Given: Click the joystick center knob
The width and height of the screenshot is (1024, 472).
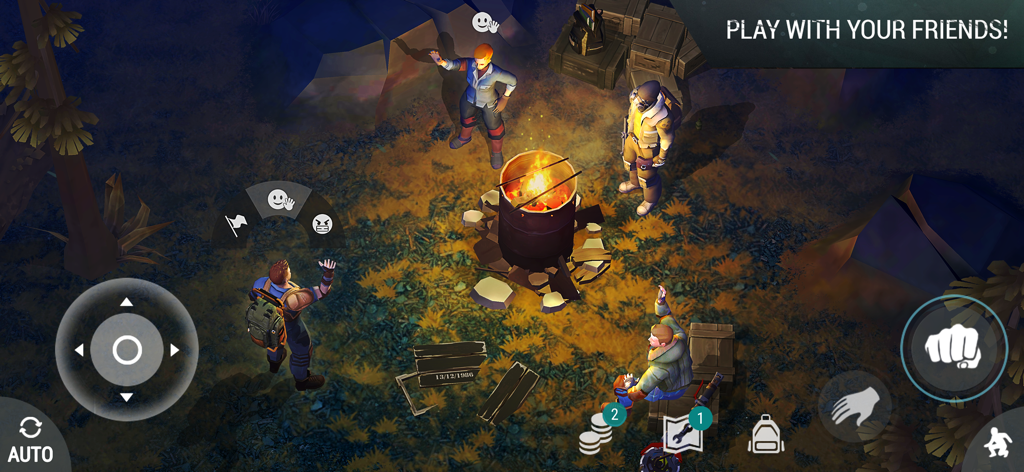Looking at the screenshot, I should coord(126,350).
